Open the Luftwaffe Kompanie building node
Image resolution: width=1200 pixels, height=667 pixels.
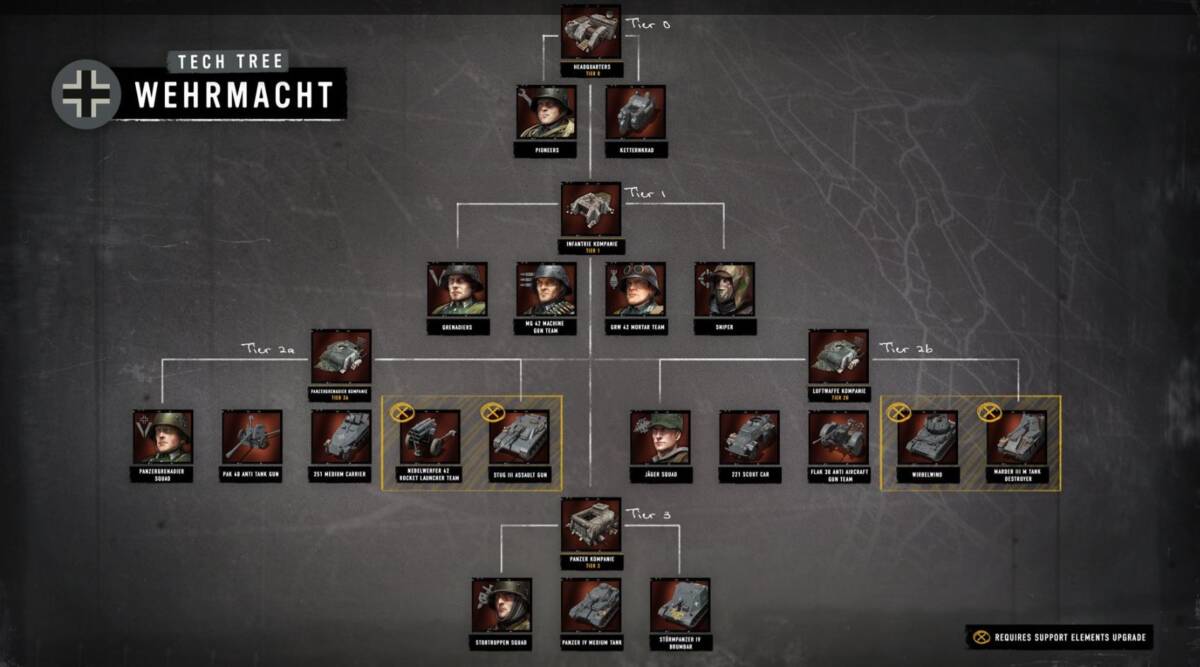838,356
